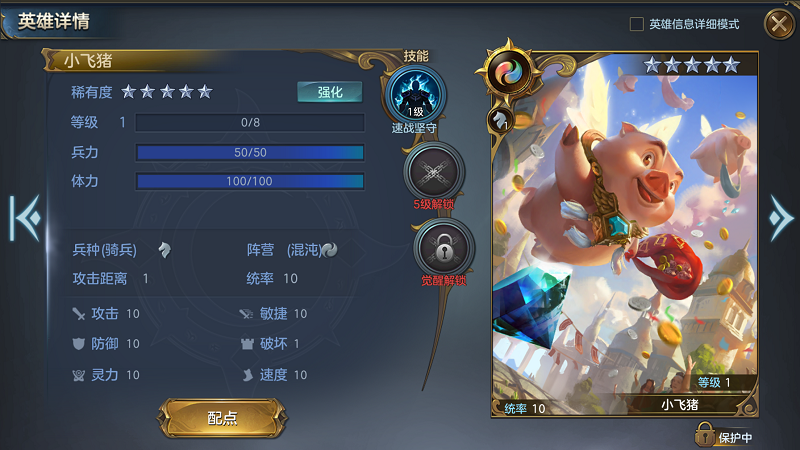This screenshot has width=800, height=450.
Task: Close the hero details screen
Action: tap(778, 23)
